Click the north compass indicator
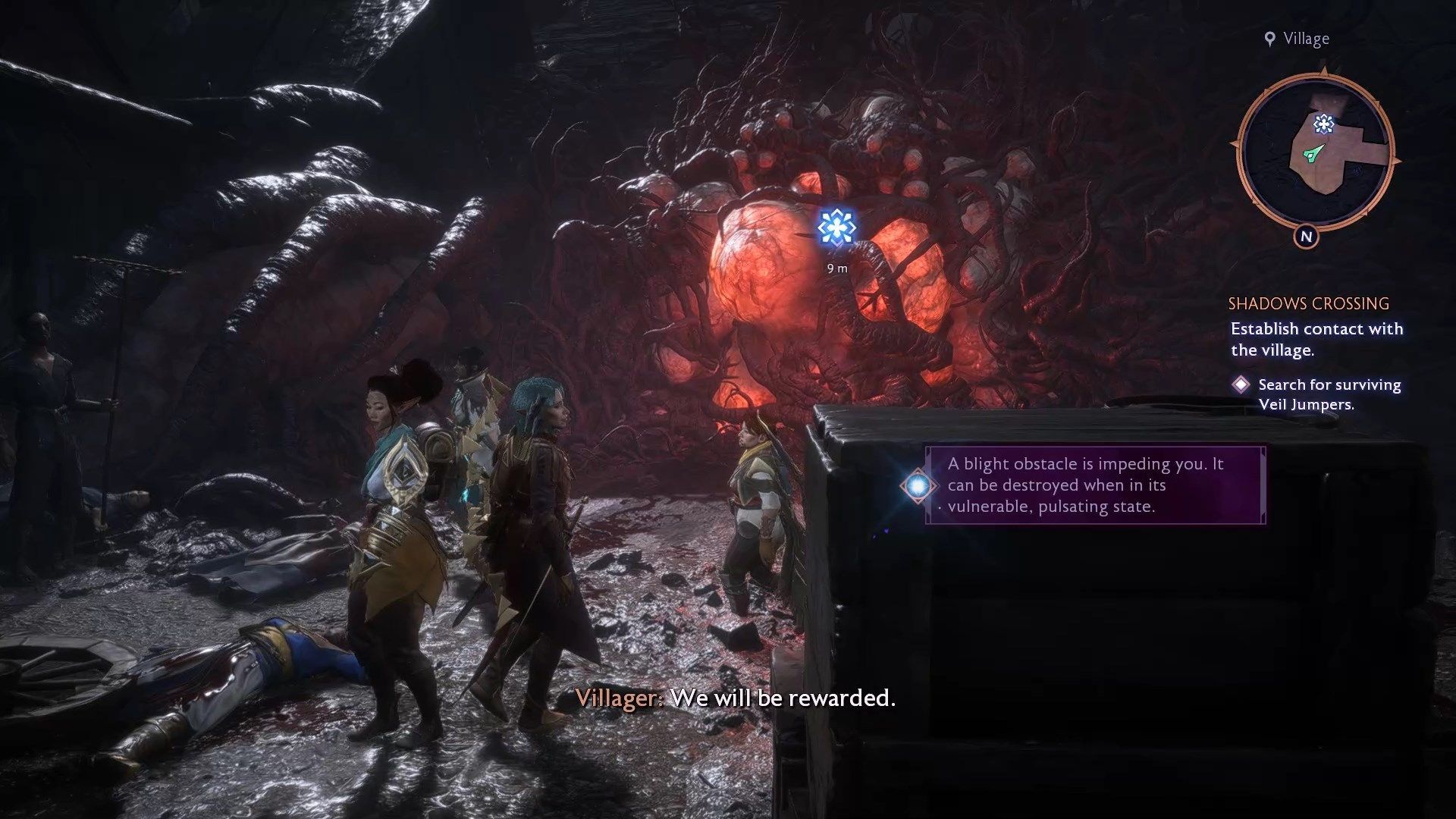The width and height of the screenshot is (1456, 819). click(1306, 237)
